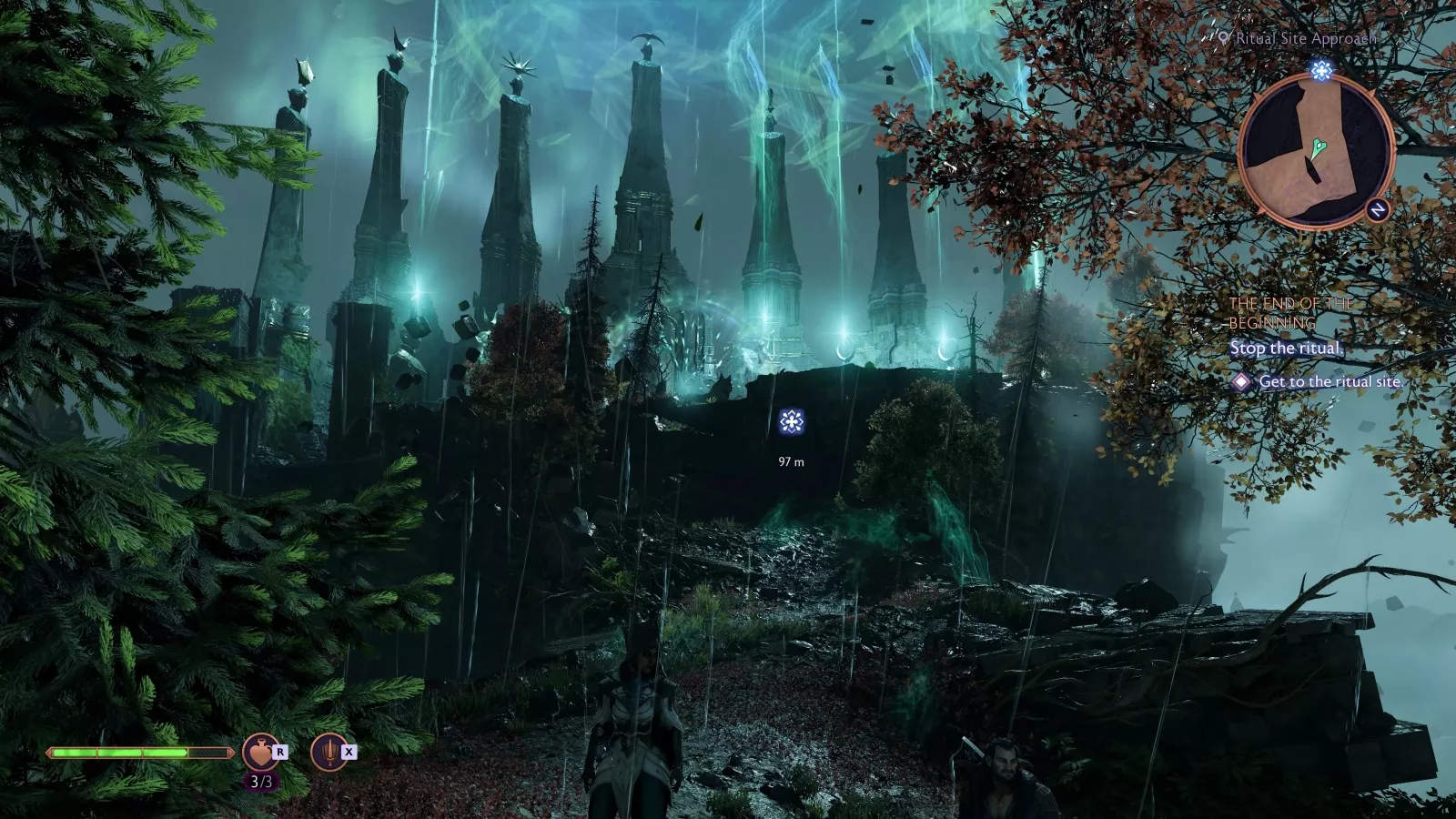Activate the dagger ability icon
1456x819 pixels.
pyautogui.click(x=329, y=753)
